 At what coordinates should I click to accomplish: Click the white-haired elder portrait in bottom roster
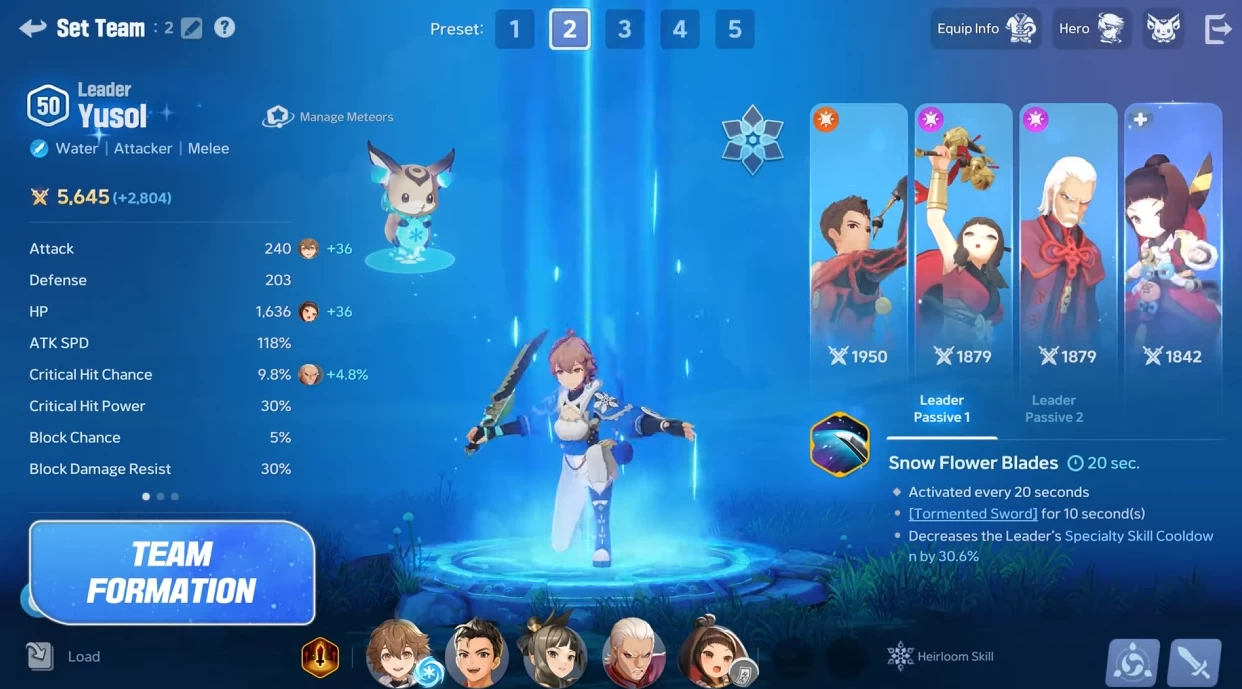[x=634, y=654]
